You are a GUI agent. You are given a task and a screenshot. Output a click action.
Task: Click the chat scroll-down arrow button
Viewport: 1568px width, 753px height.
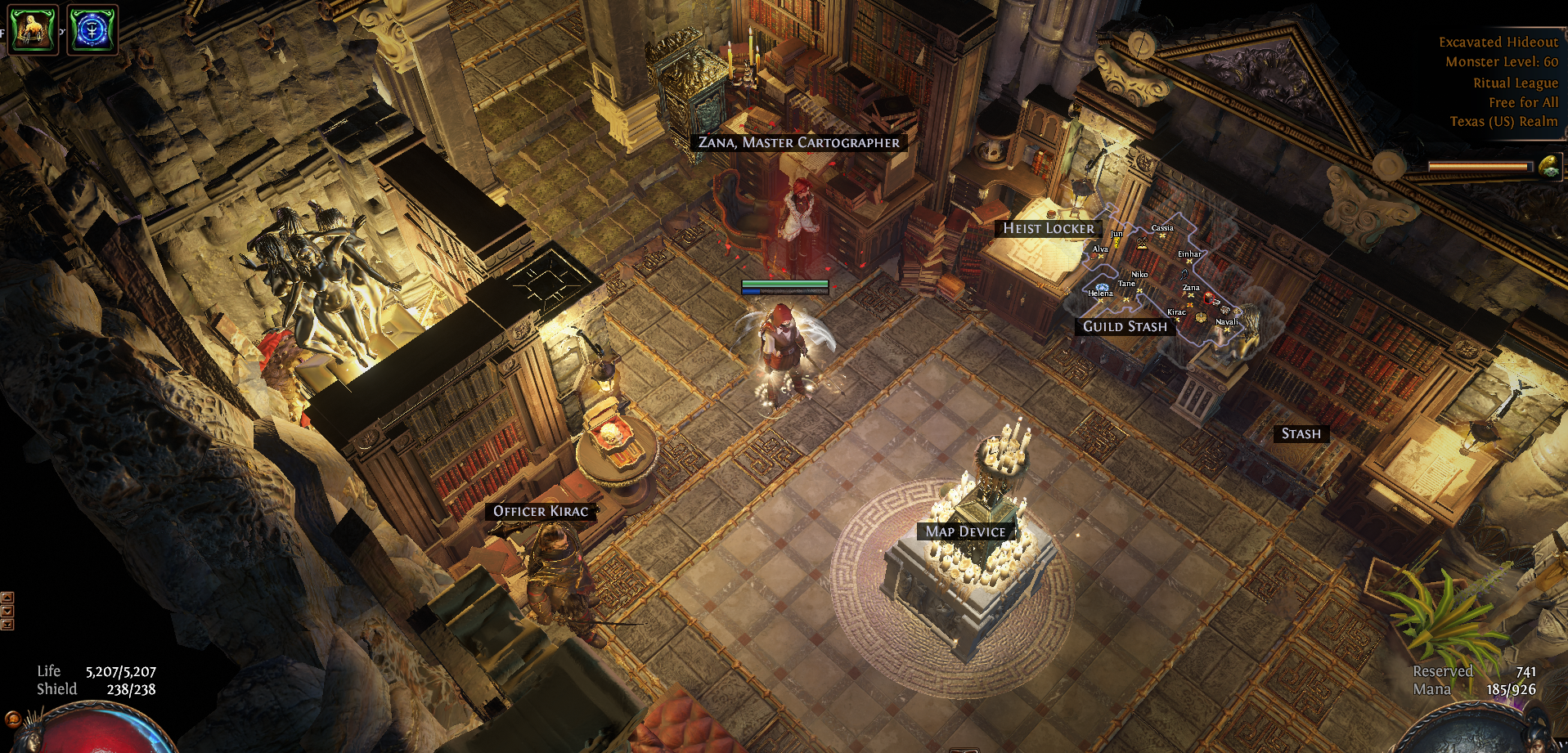[7, 611]
